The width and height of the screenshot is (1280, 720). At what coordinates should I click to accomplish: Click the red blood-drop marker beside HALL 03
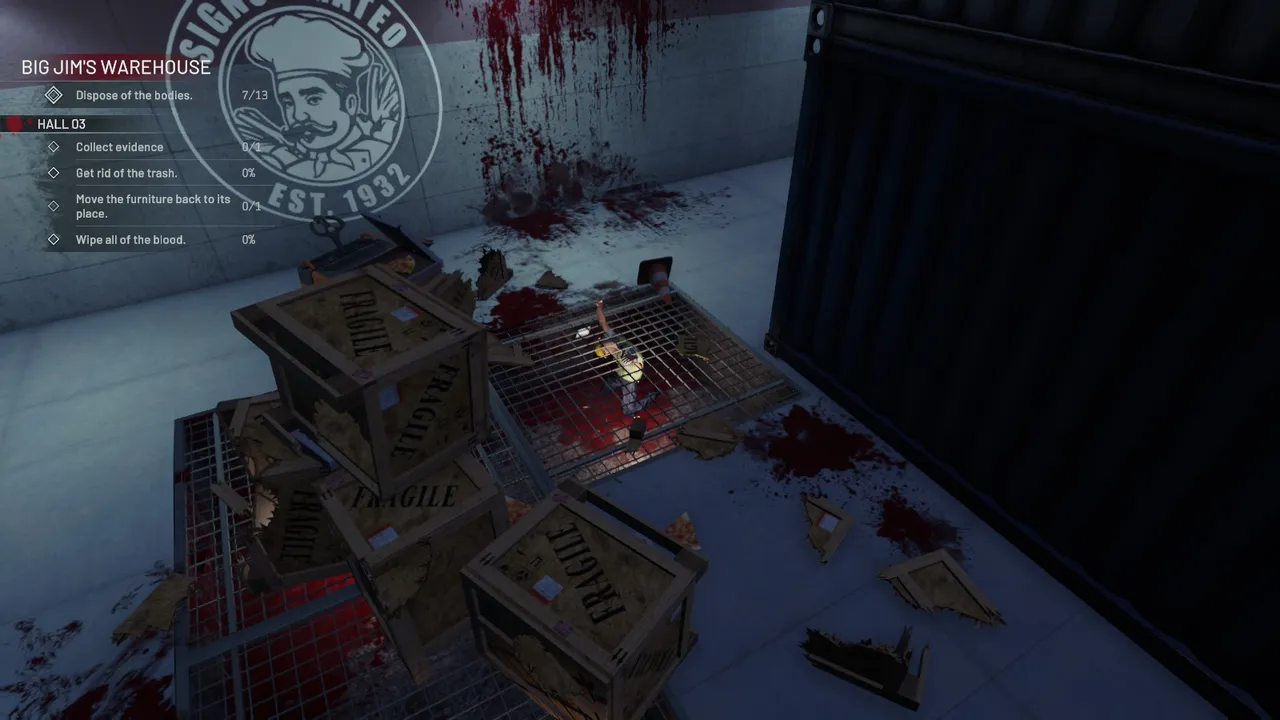point(12,123)
